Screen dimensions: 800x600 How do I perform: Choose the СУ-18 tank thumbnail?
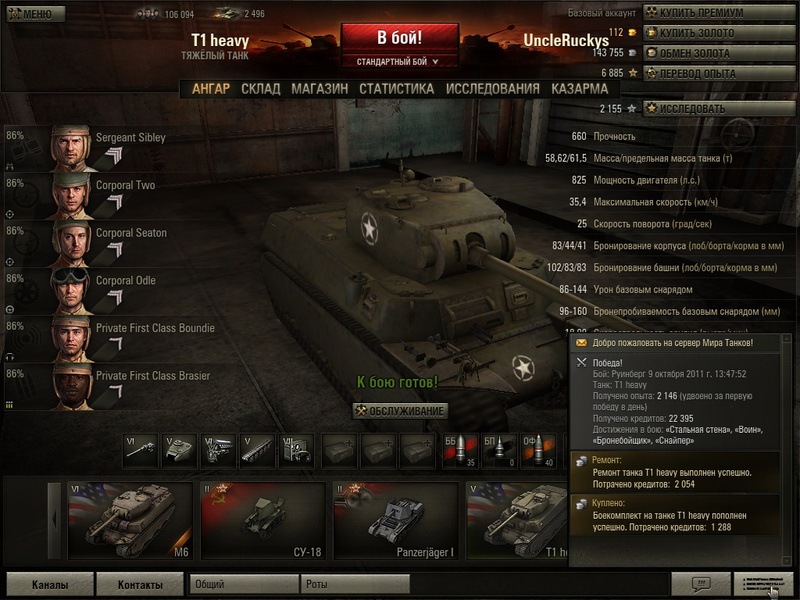coord(263,520)
